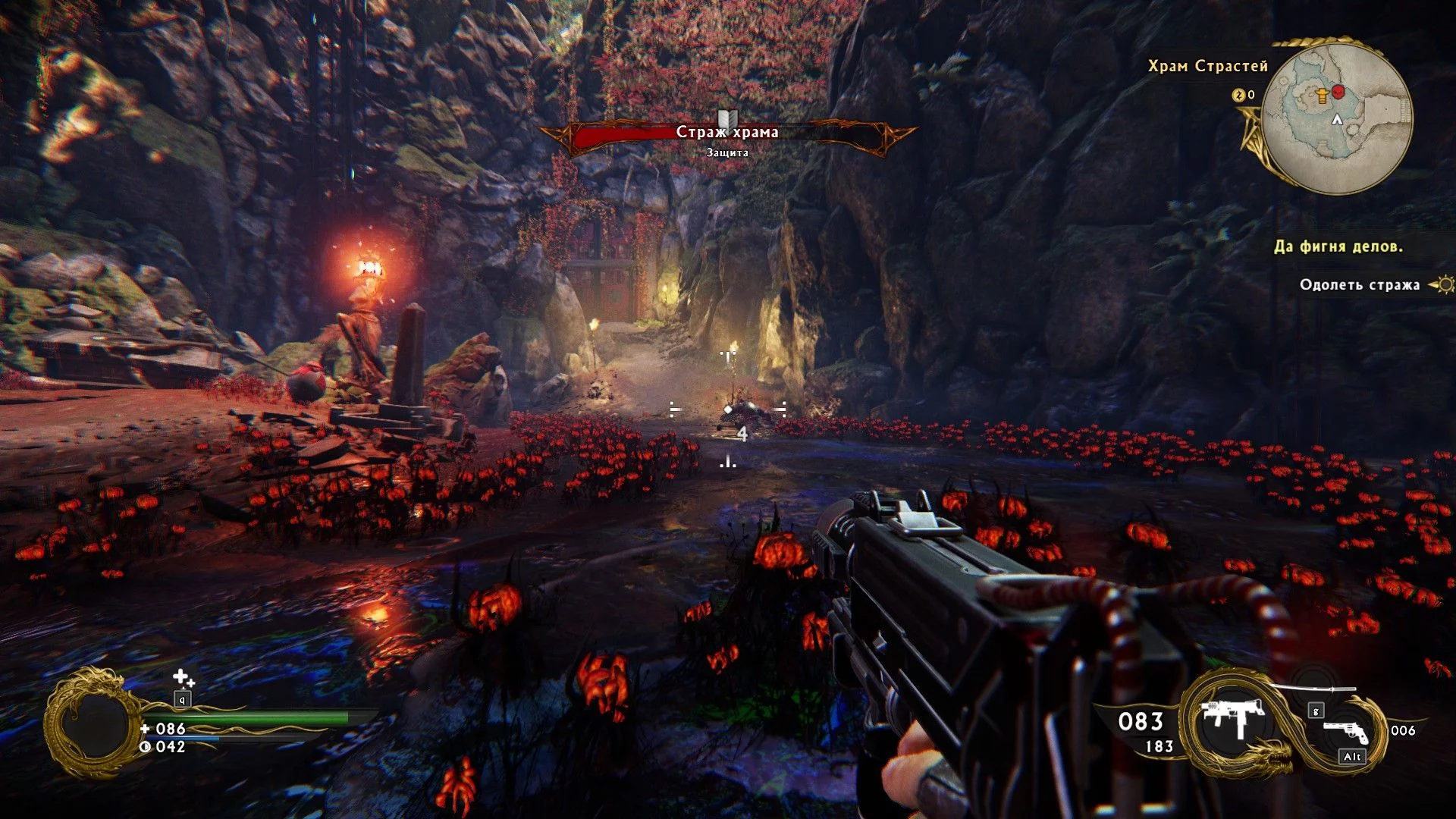This screenshot has width=1456, height=819.
Task: Select the 'Страж храма' boss bar
Action: coord(727,133)
